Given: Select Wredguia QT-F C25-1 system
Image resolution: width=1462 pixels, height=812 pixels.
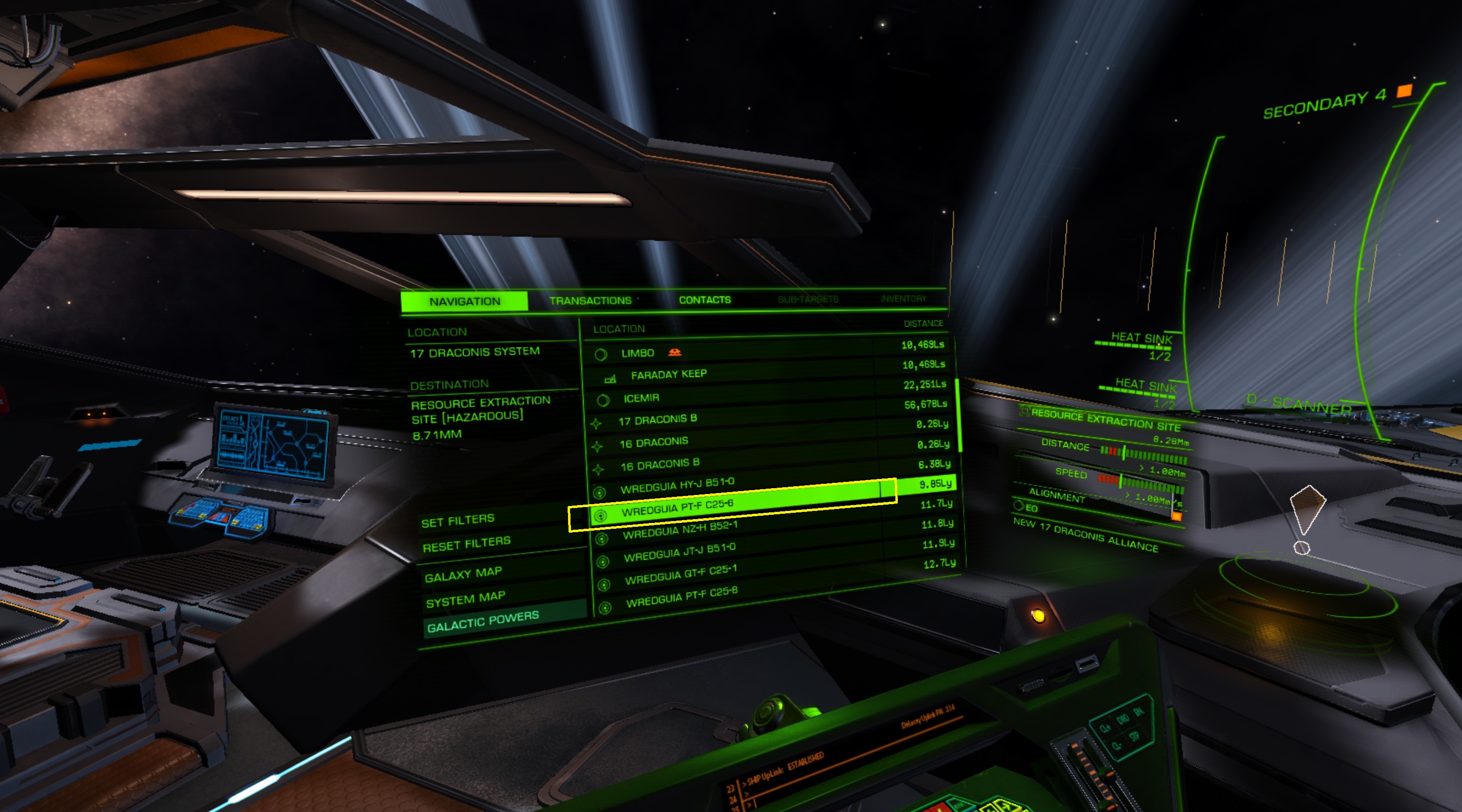Looking at the screenshot, I should pos(681,575).
